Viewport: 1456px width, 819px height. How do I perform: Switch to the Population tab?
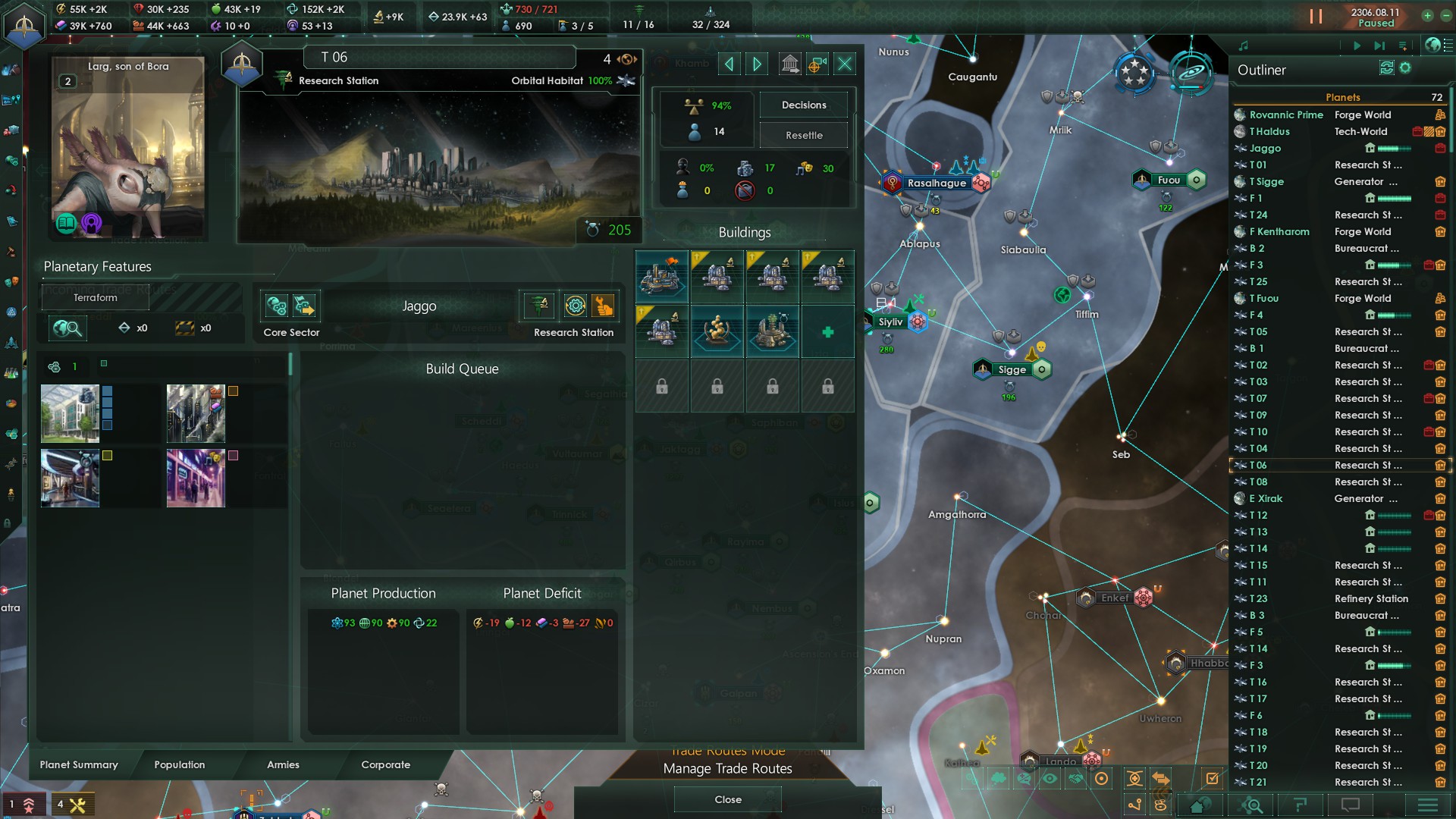pyautogui.click(x=179, y=764)
